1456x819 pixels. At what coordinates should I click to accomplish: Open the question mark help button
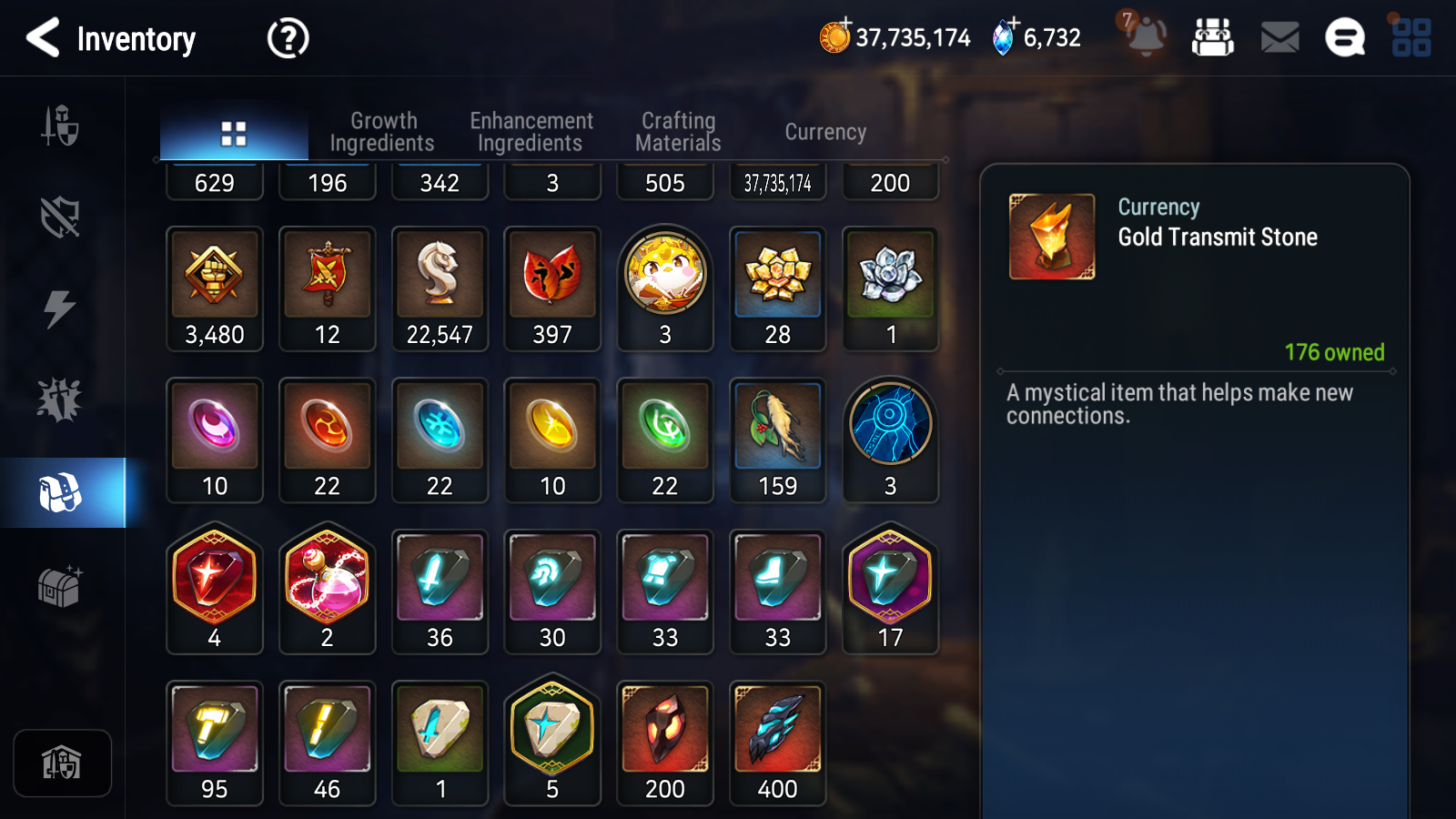[x=288, y=39]
